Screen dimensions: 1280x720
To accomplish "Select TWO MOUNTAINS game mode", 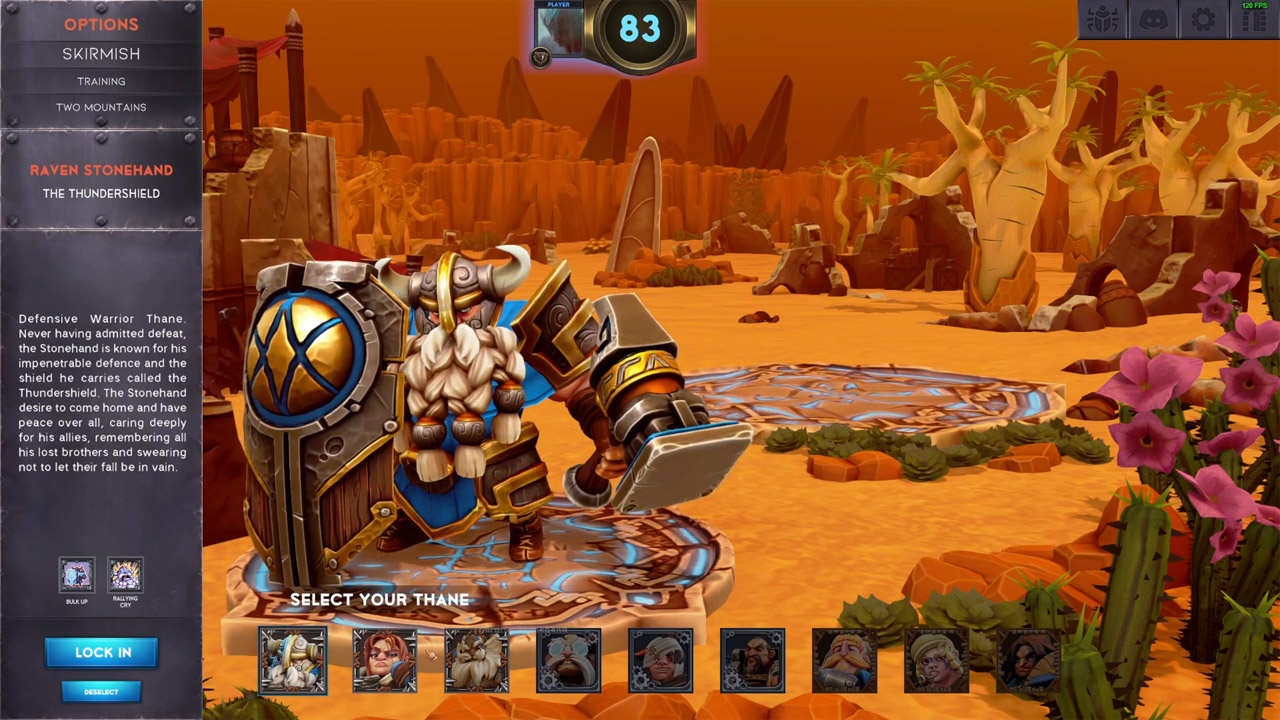I will coord(101,107).
